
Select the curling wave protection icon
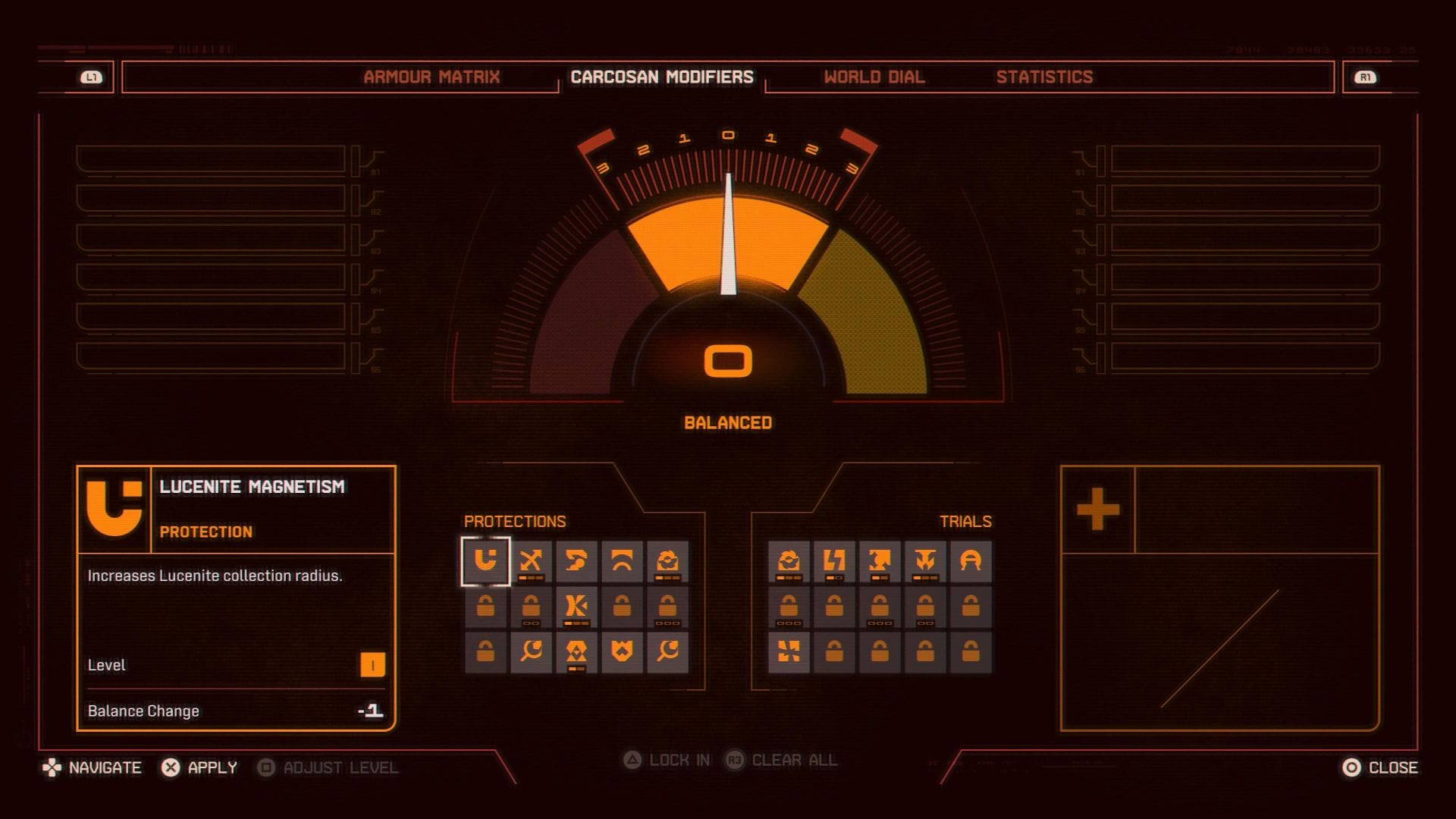pos(576,561)
